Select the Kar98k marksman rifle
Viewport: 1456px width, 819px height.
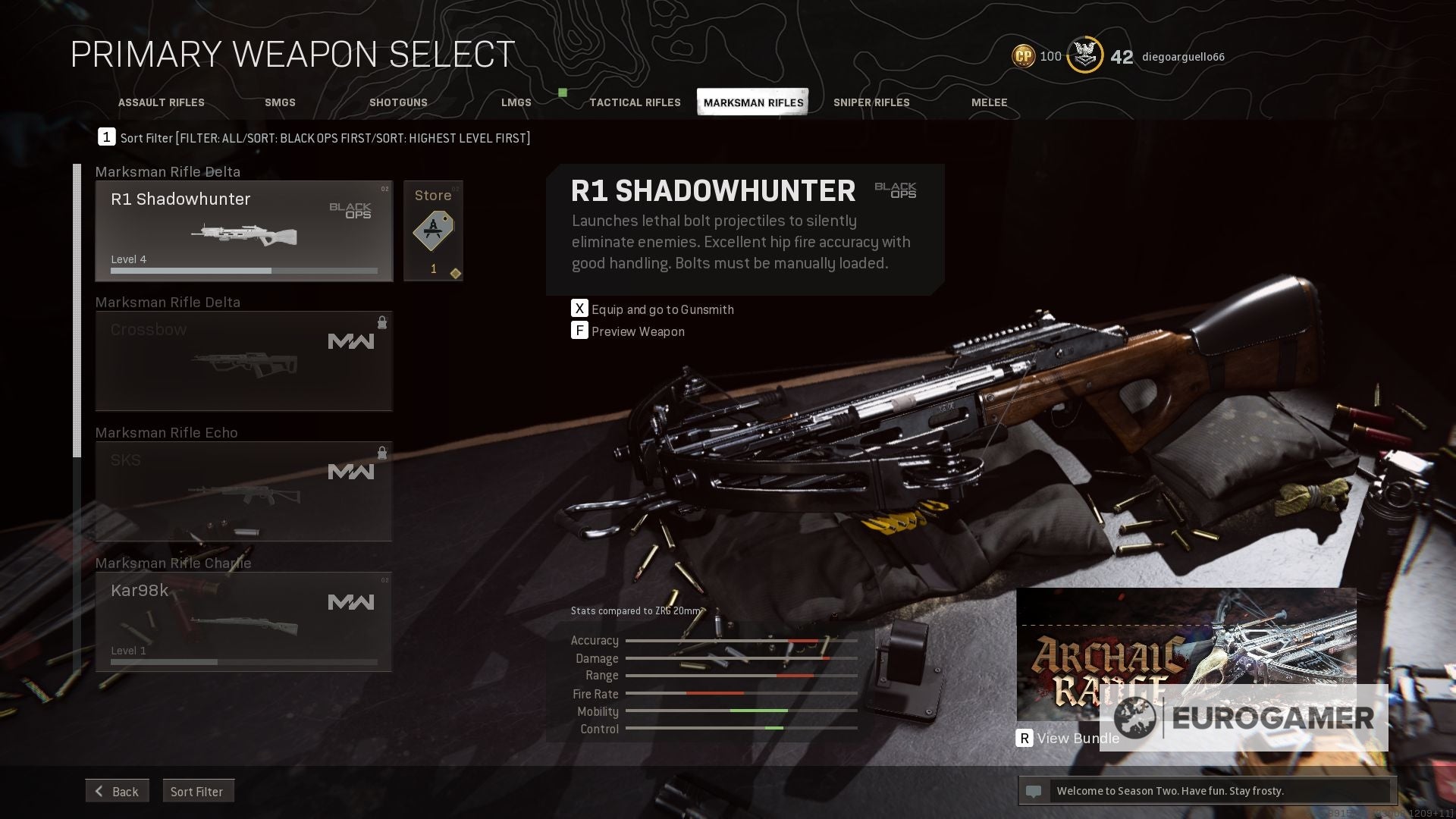tap(243, 622)
